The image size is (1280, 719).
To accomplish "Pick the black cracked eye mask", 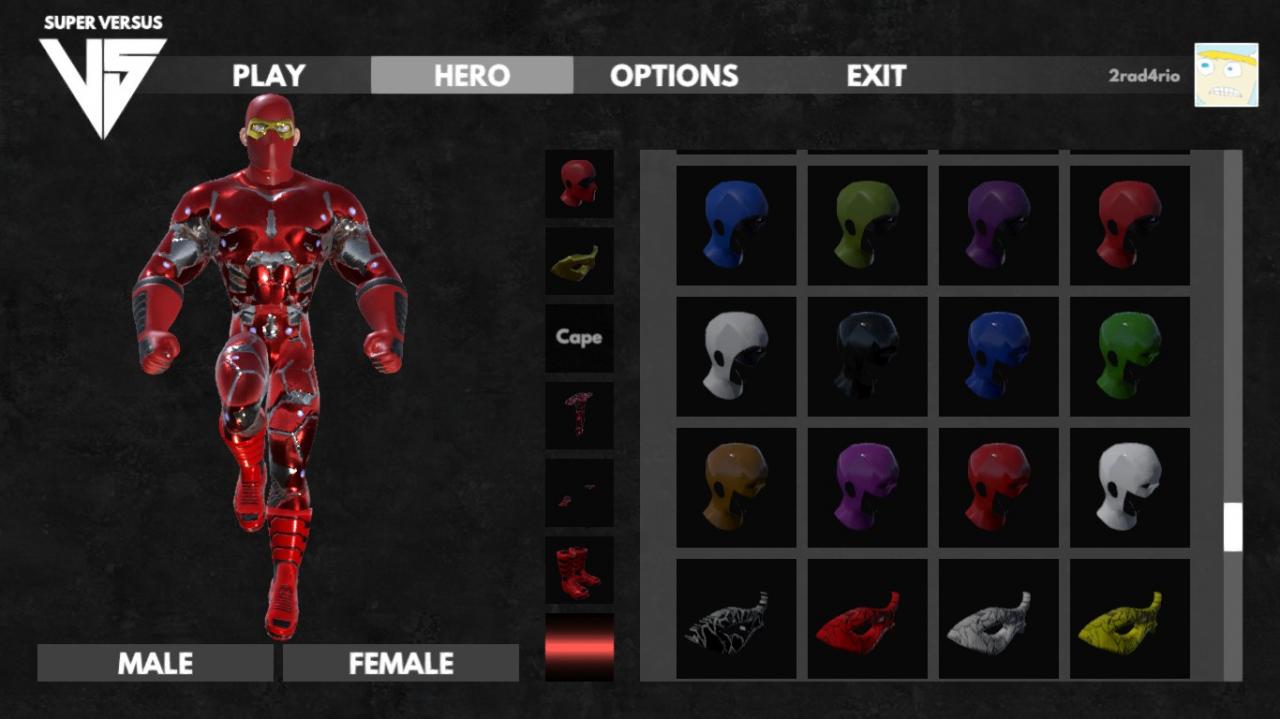I will point(736,619).
